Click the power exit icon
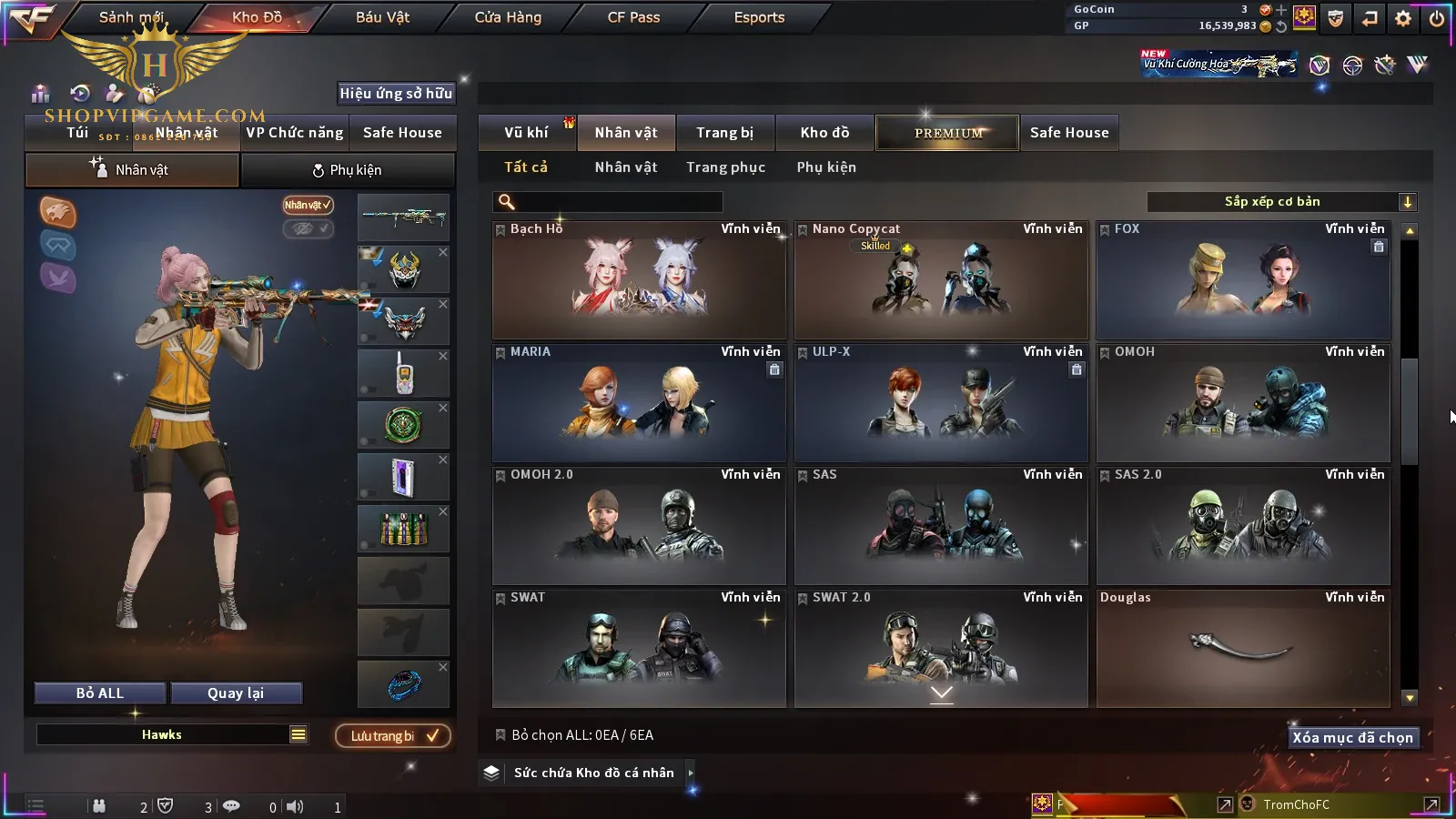 coord(1437,18)
